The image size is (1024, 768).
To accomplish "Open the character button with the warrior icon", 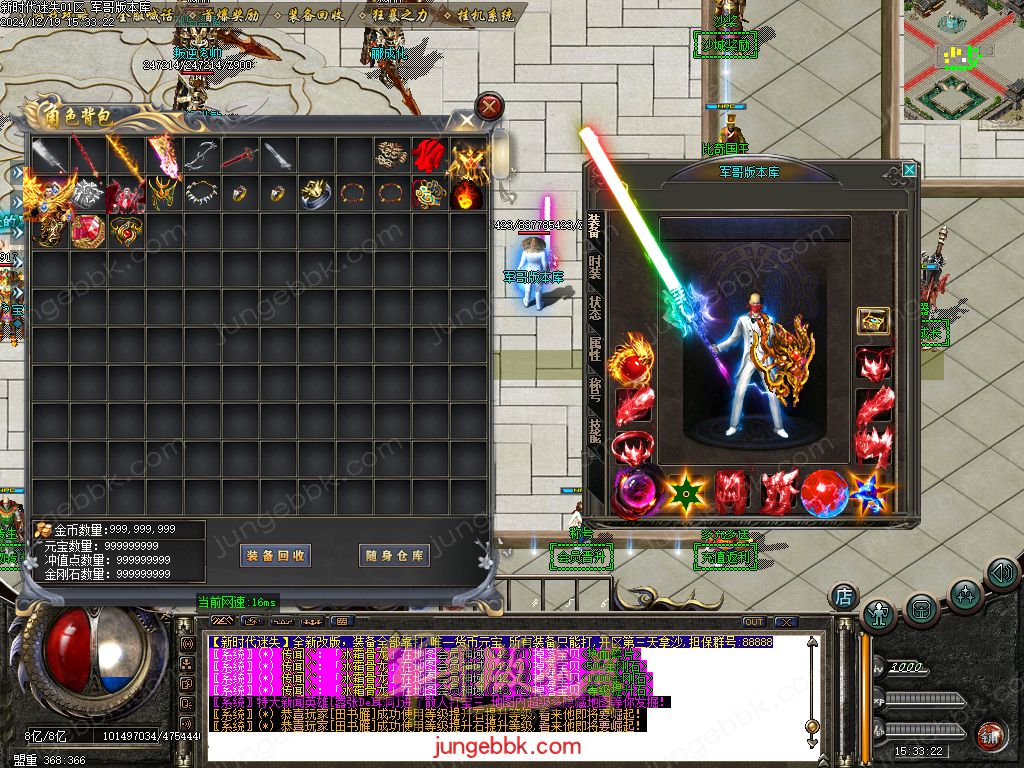I will coord(879,613).
